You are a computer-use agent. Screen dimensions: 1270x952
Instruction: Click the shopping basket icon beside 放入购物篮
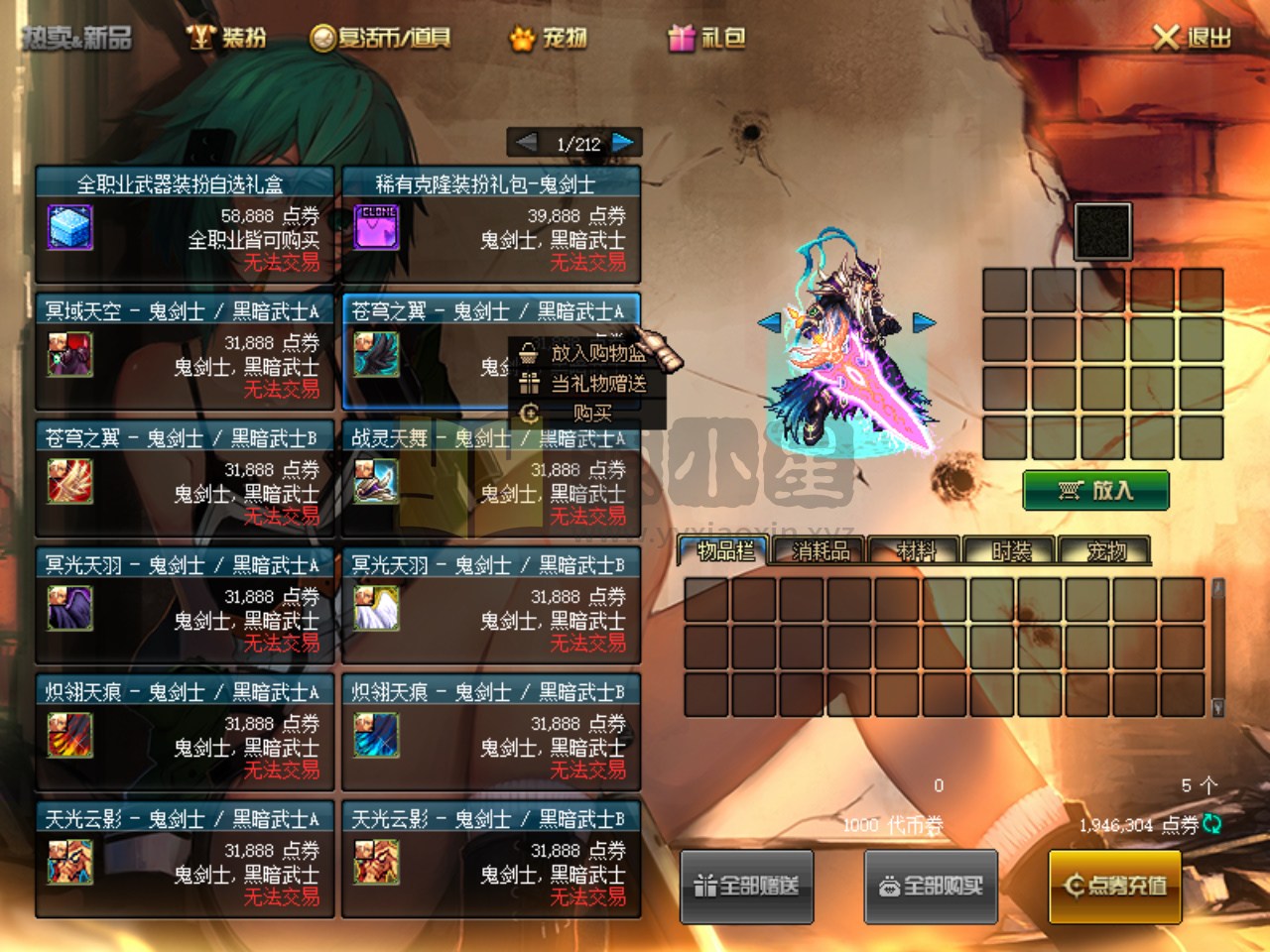[x=531, y=353]
